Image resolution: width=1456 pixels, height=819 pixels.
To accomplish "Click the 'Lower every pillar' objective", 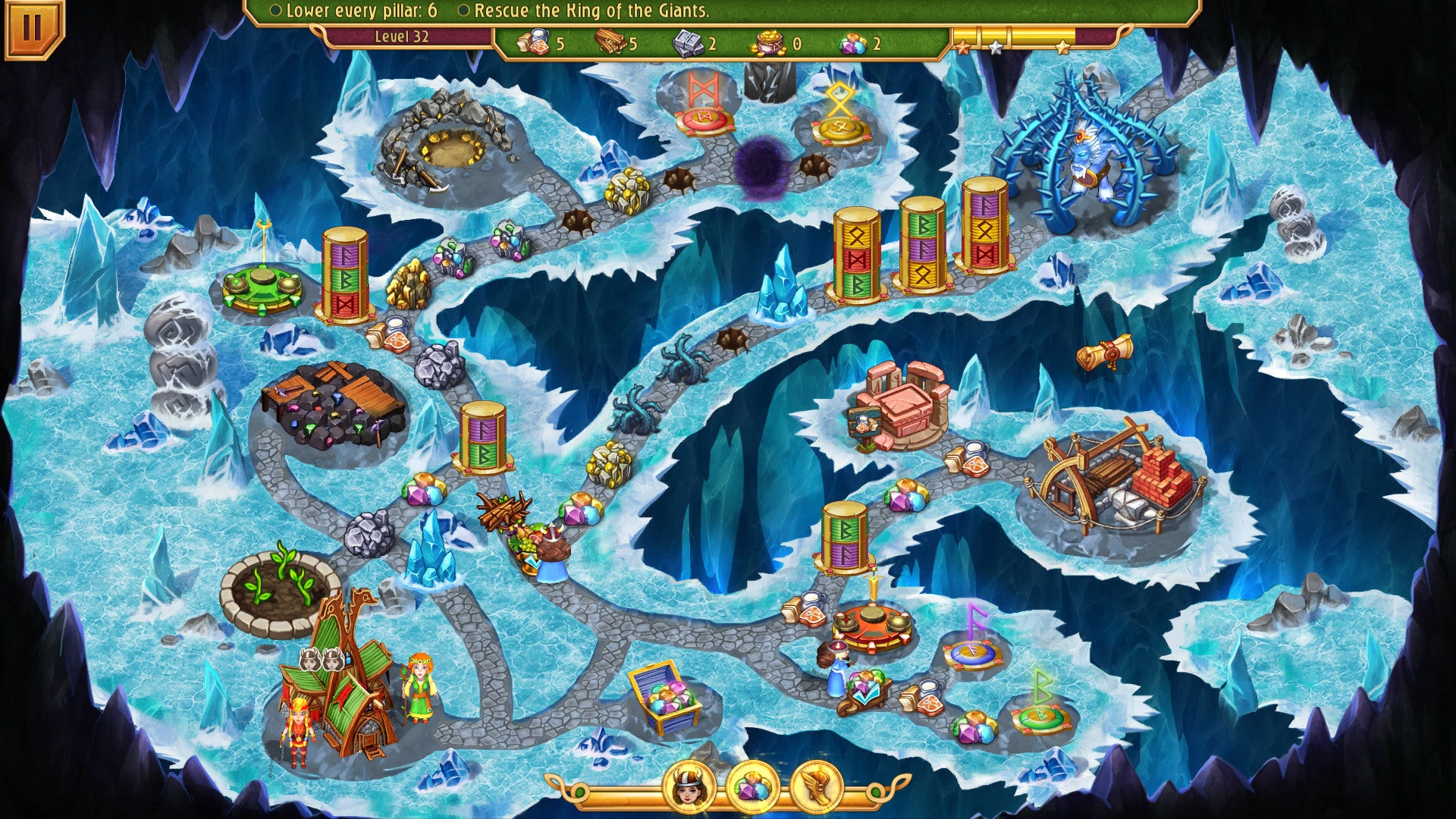I will click(355, 11).
